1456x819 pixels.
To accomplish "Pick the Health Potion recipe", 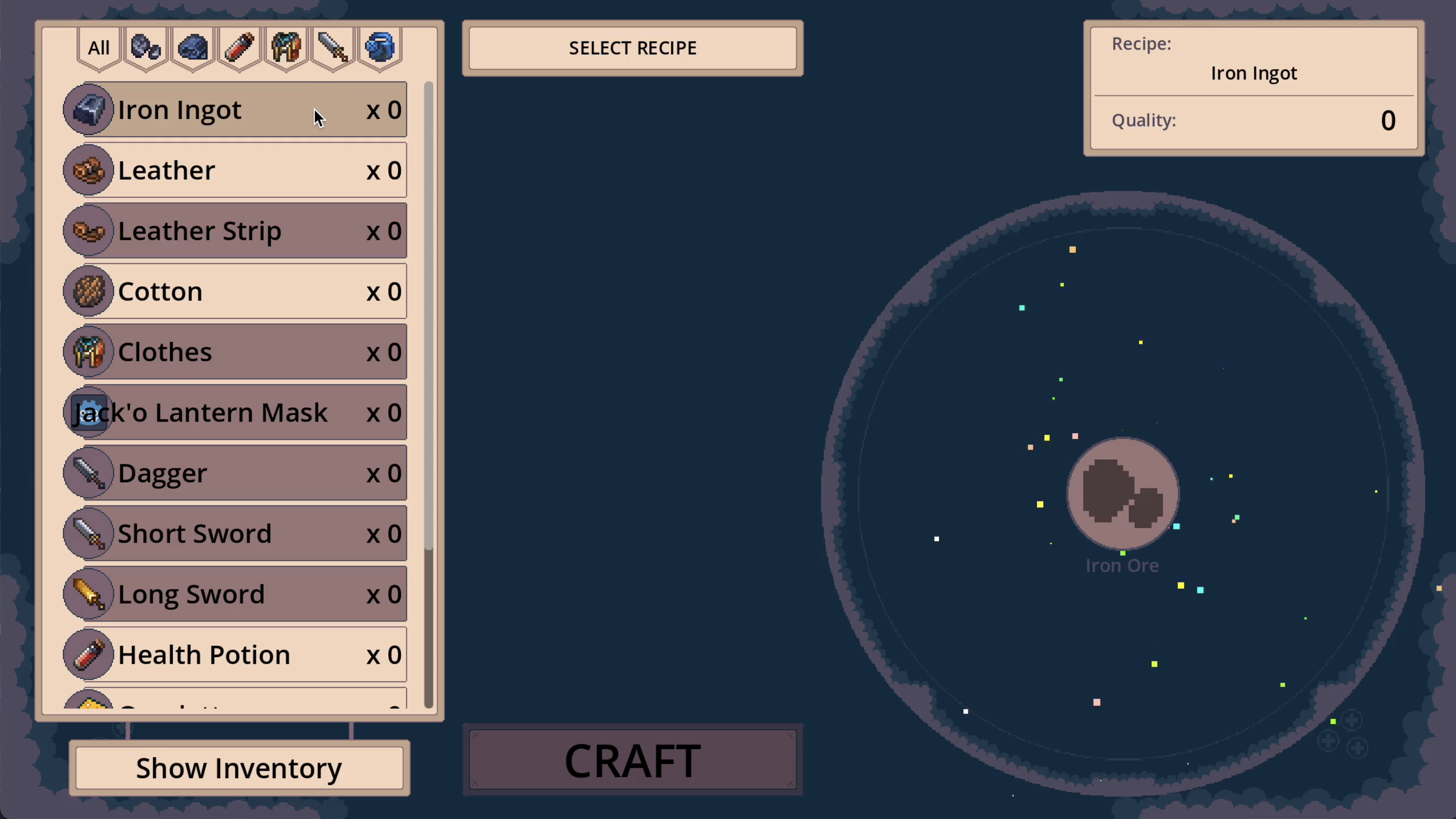I will tap(235, 655).
